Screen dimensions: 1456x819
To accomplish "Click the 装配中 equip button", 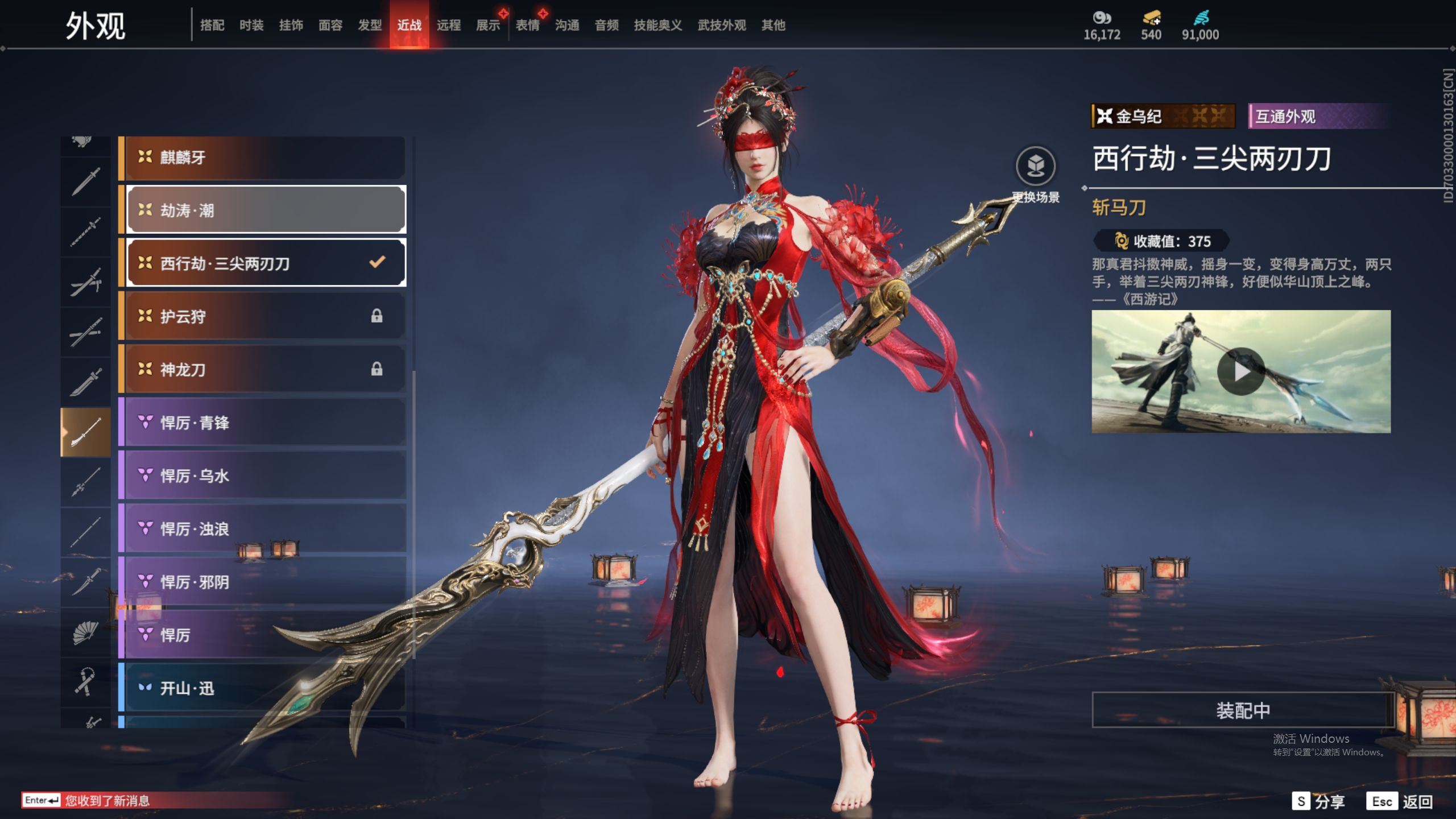I will (x=1243, y=710).
